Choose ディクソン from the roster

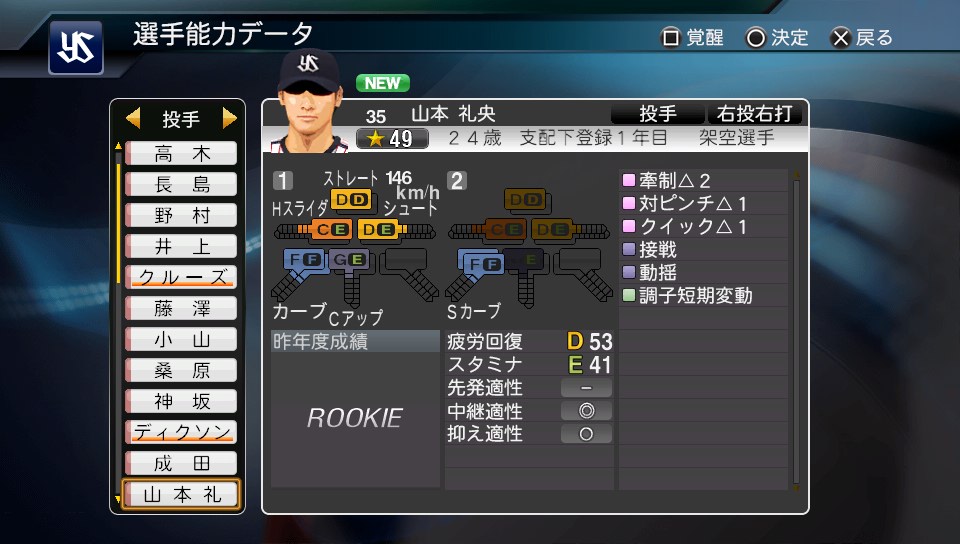[x=181, y=433]
